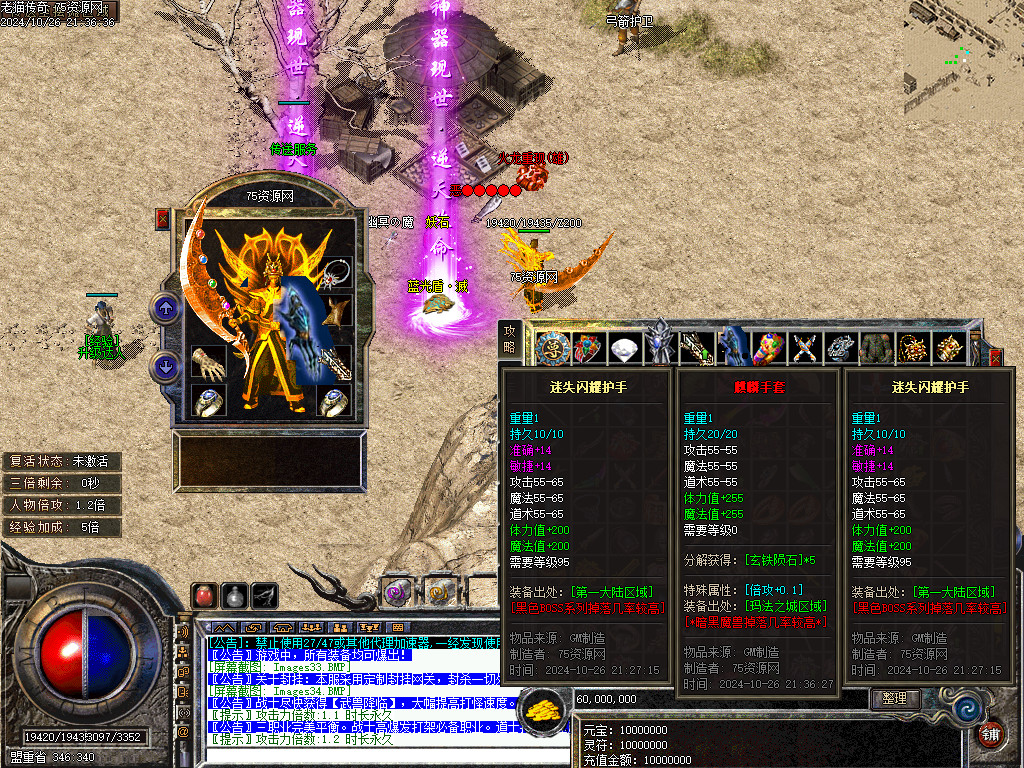Open the 铺 shop button
Image resolution: width=1024 pixels, height=768 pixels.
pyautogui.click(x=990, y=733)
